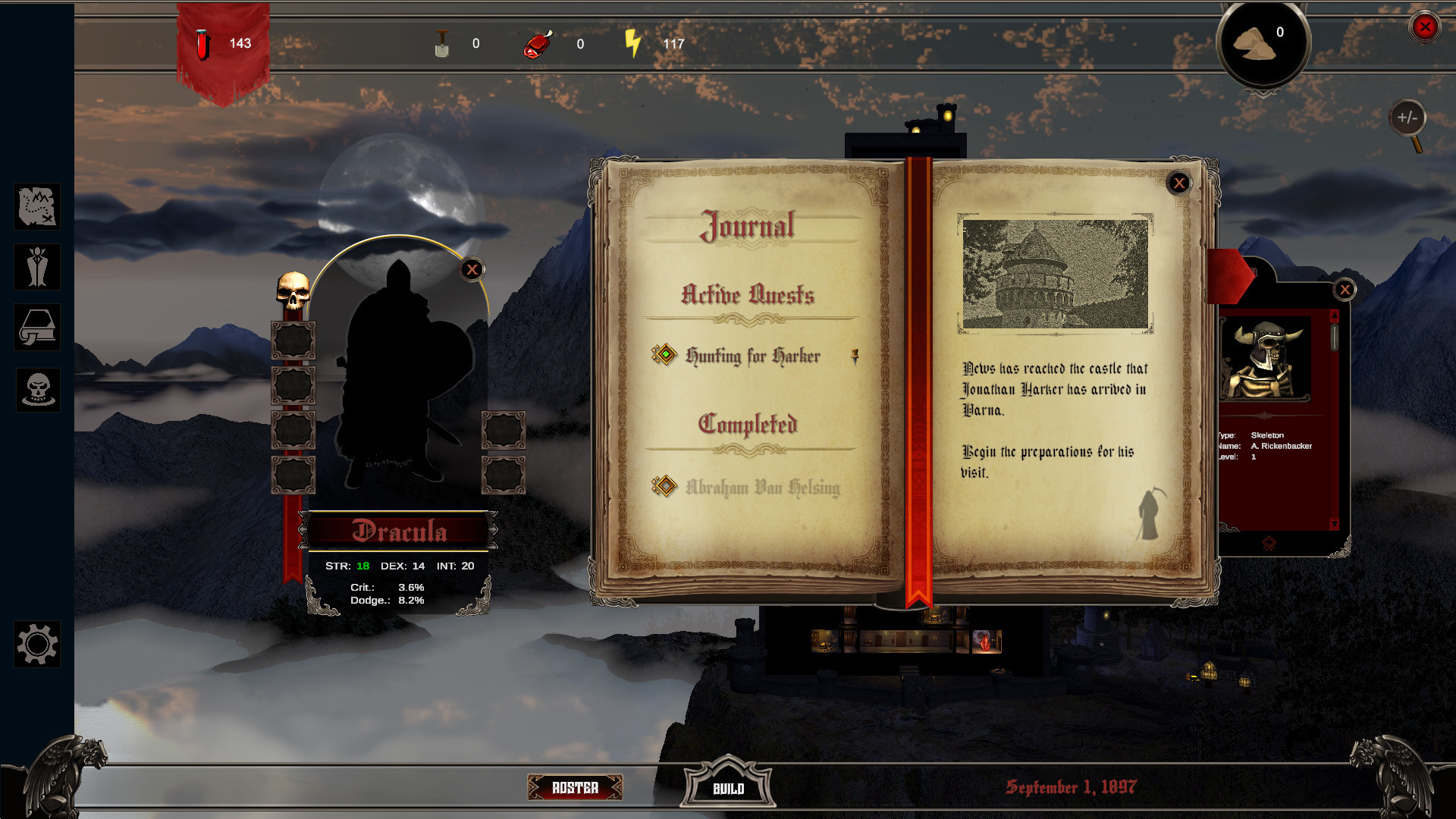1456x819 pixels.
Task: Toggle the tracking pin on Hunting for Harker
Action: coord(855,356)
